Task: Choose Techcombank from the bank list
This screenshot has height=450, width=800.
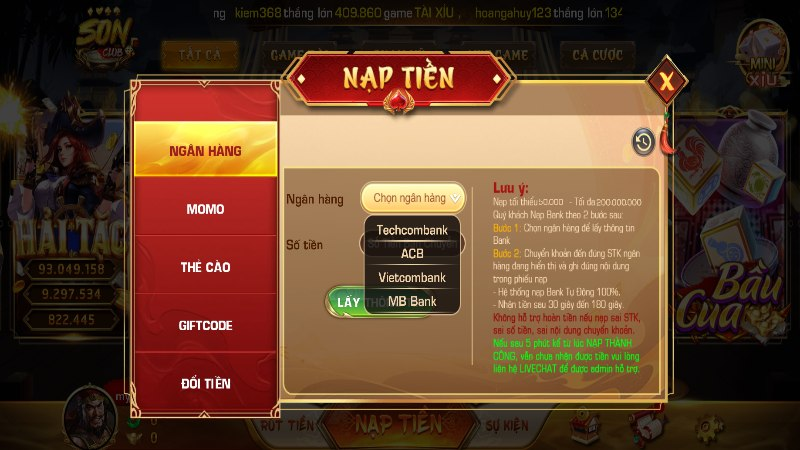Action: coord(412,230)
